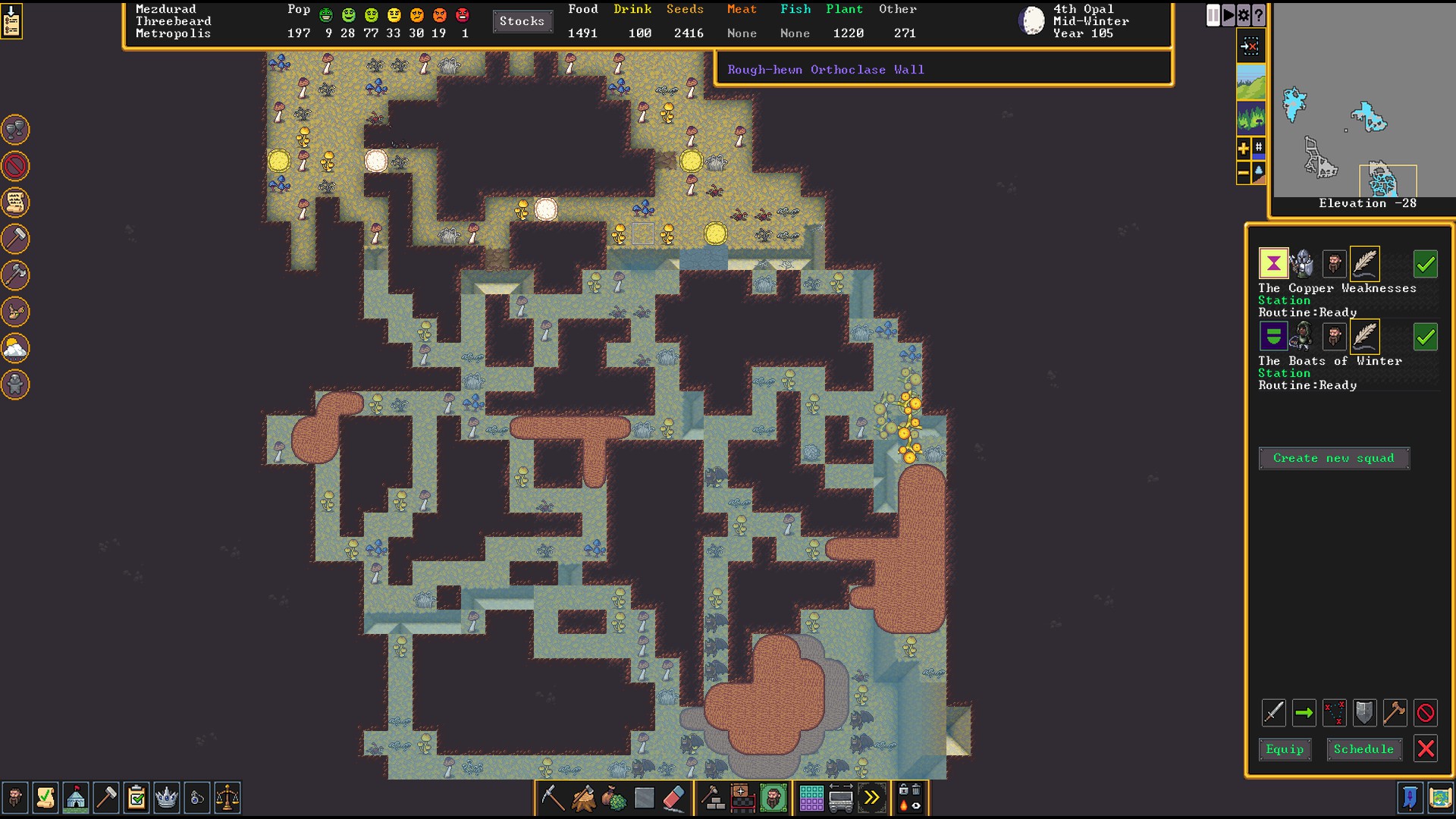
Task: Open the squad Schedule menu
Action: [x=1363, y=749]
